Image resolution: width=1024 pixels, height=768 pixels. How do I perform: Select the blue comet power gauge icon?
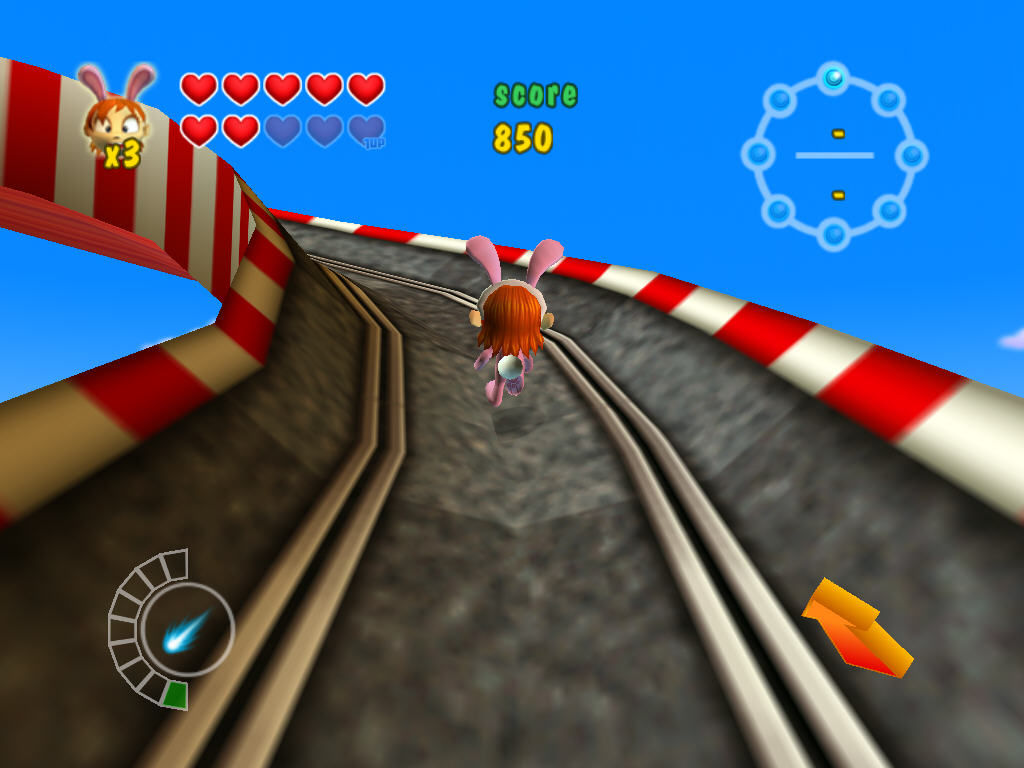[186, 630]
